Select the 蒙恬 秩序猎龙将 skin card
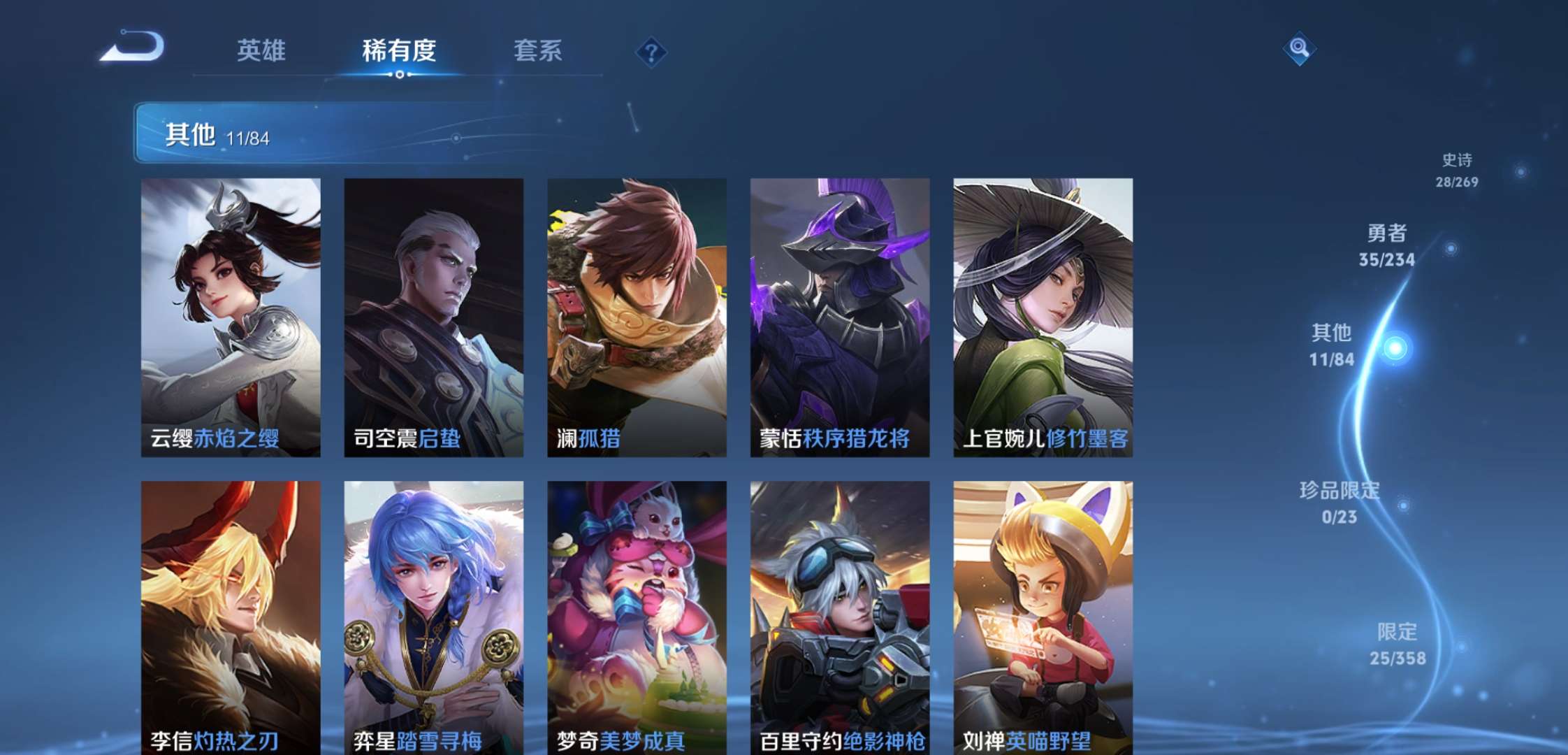Viewport: 1568px width, 755px height. pyautogui.click(x=839, y=317)
